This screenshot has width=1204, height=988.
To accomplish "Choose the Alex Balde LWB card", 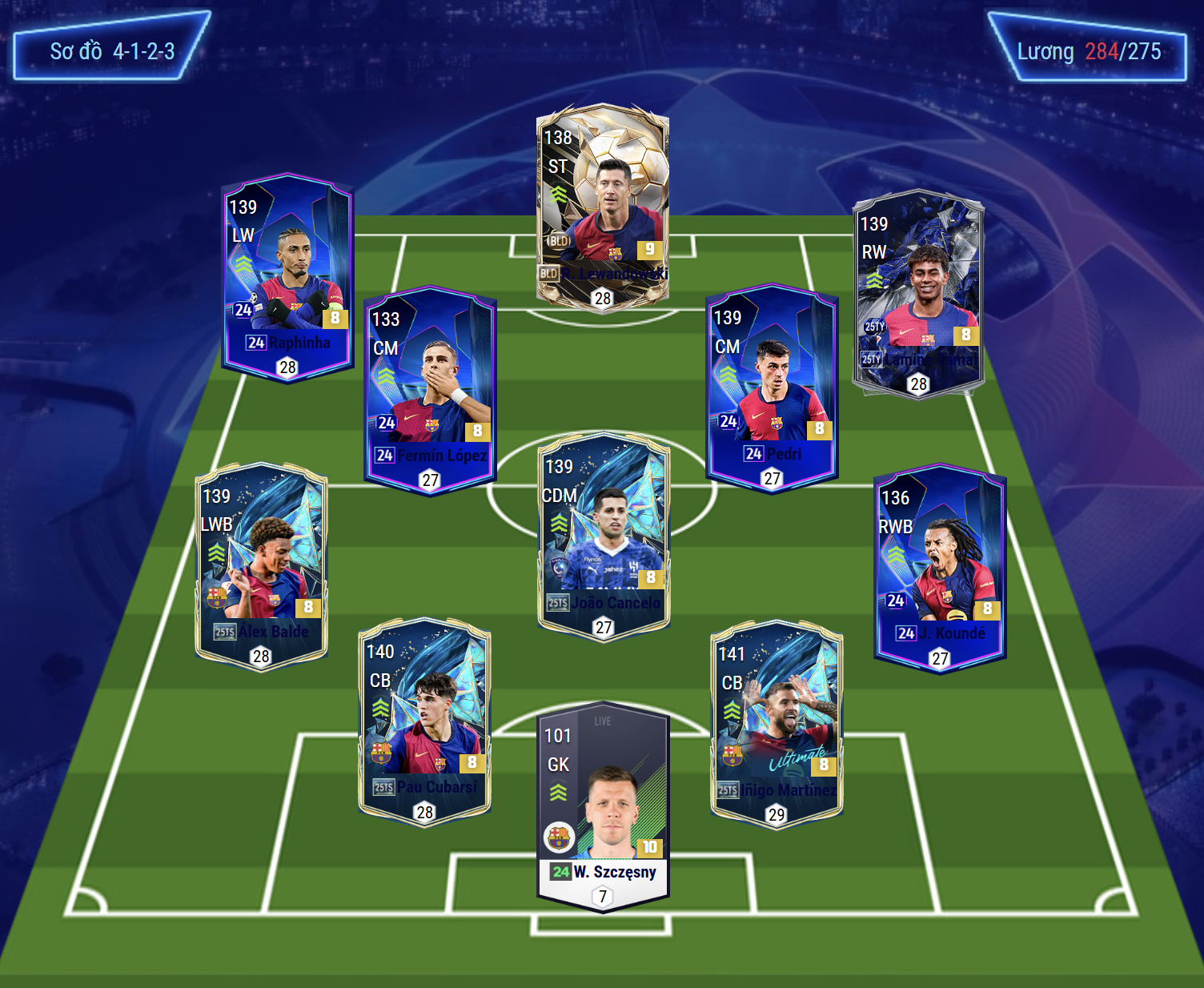I will click(262, 567).
